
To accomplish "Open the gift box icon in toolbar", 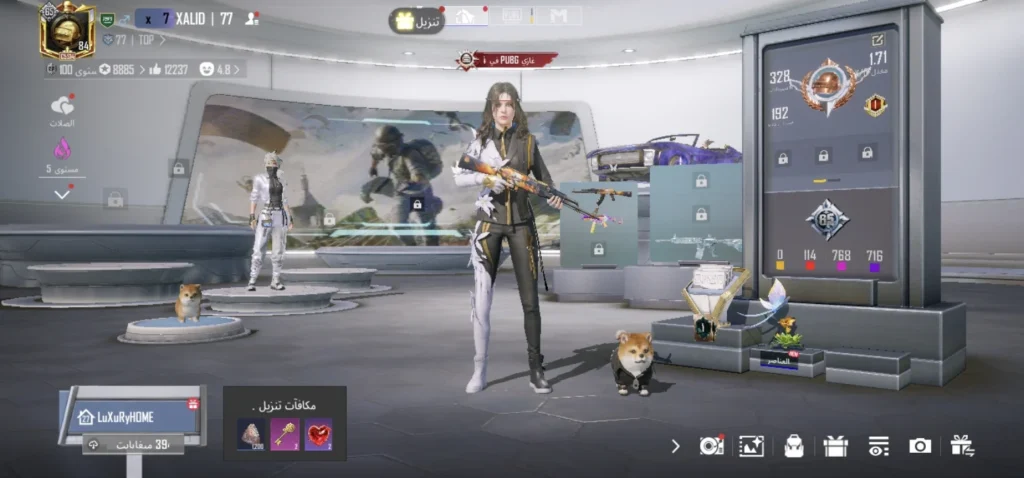I will 836,446.
